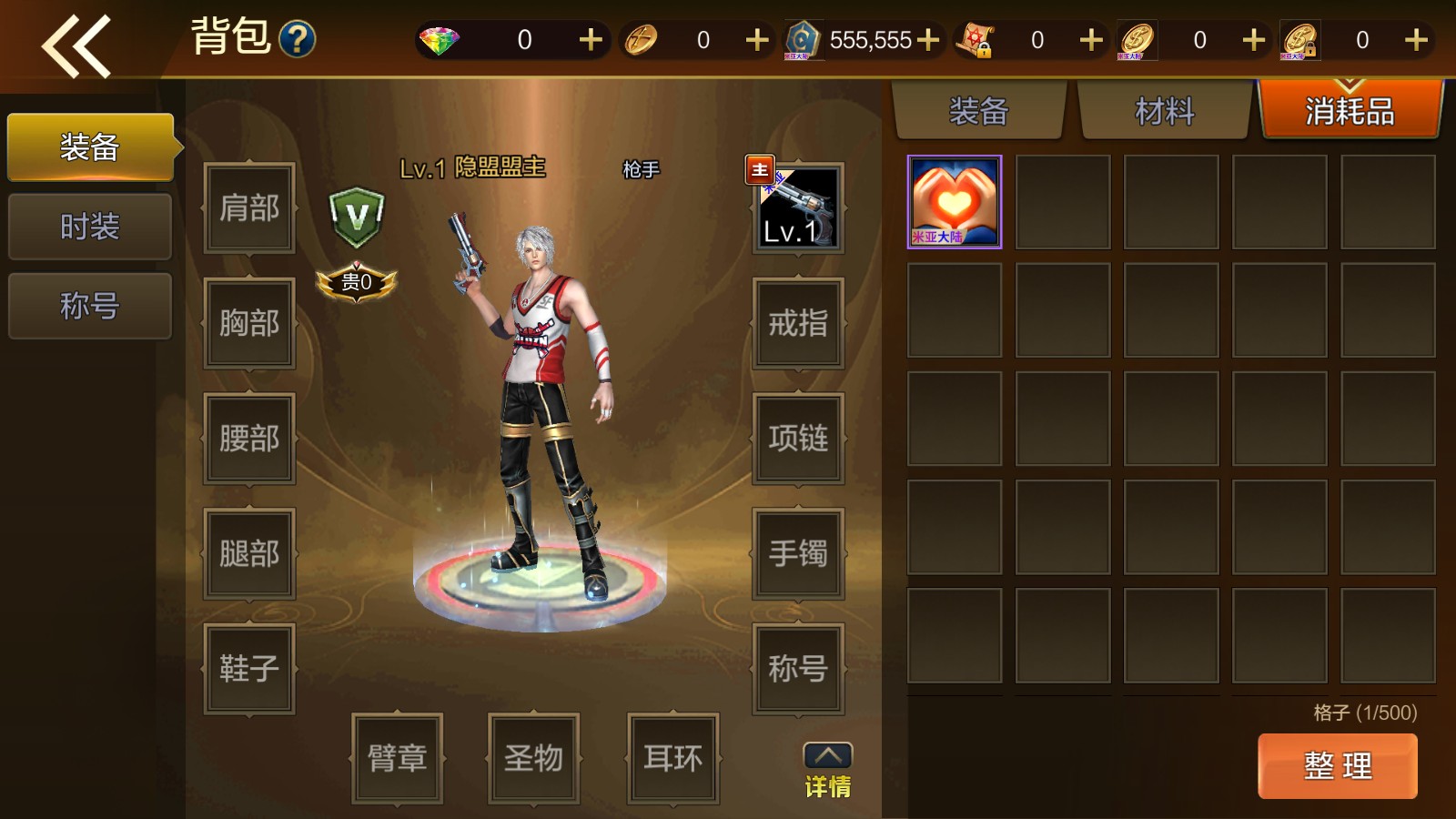1456x819 pixels.
Task: Tap the 鞋子 shoes equipment slot
Action: tap(249, 669)
